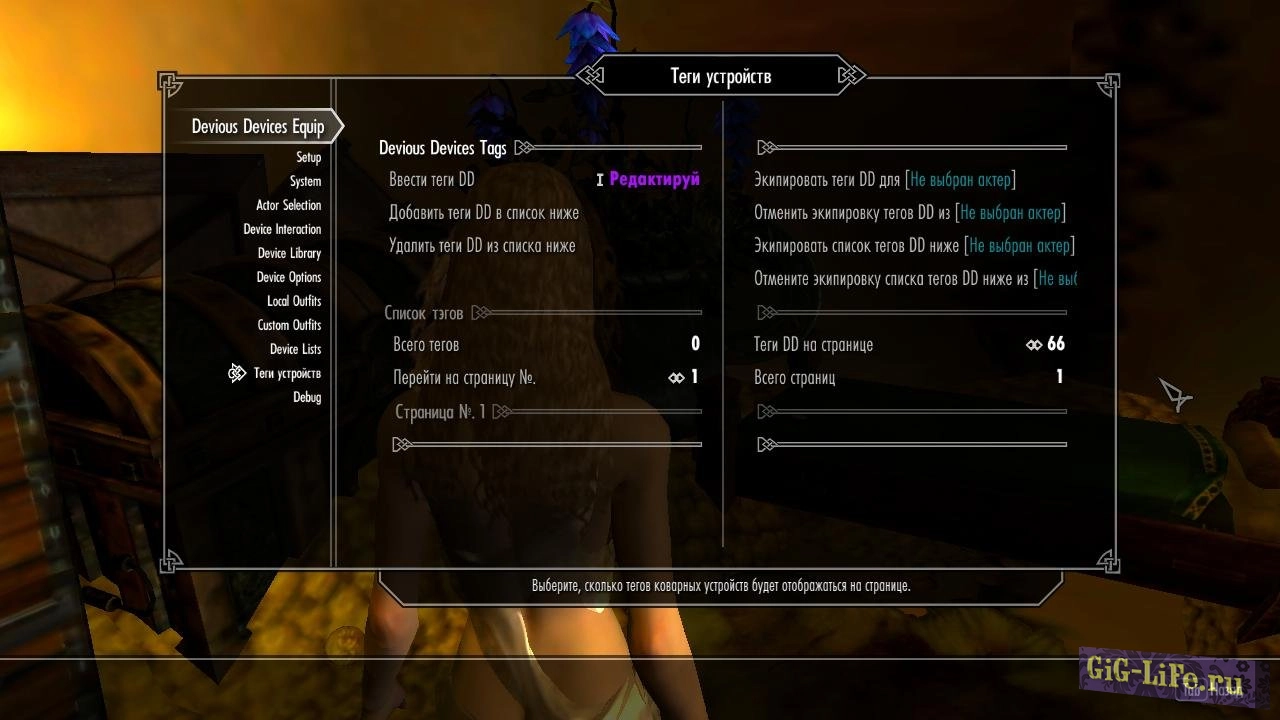Activate 'Экипировать теги DD для' option

click(884, 180)
